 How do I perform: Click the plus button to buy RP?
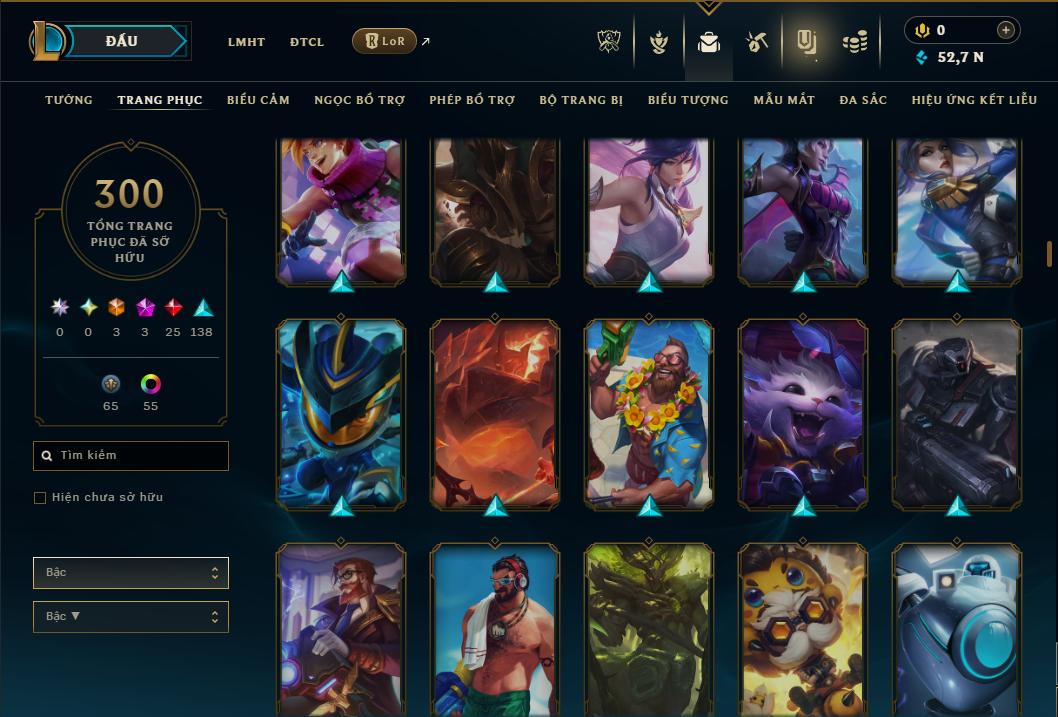point(1006,30)
